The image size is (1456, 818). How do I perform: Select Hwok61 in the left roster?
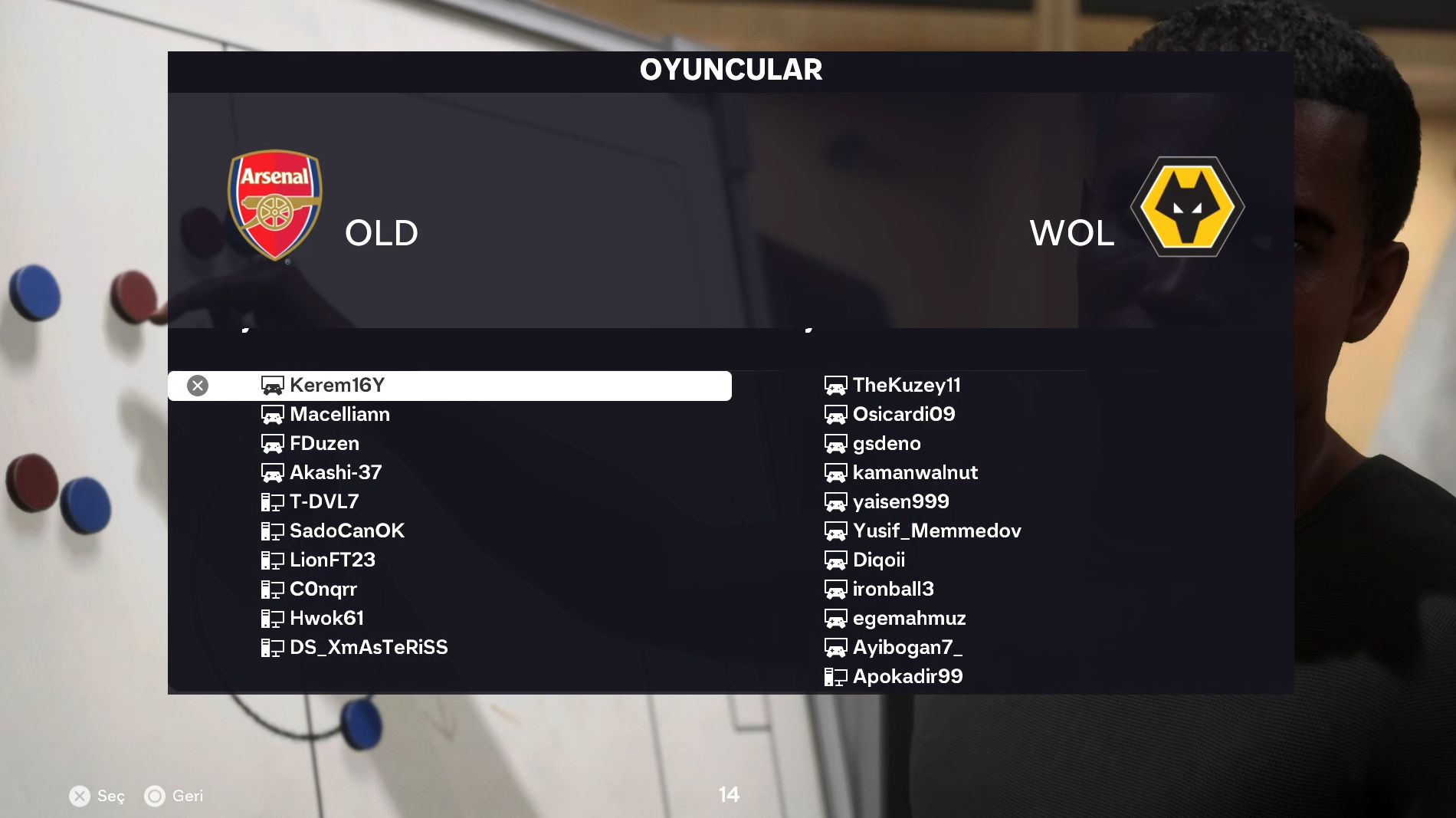tap(326, 618)
